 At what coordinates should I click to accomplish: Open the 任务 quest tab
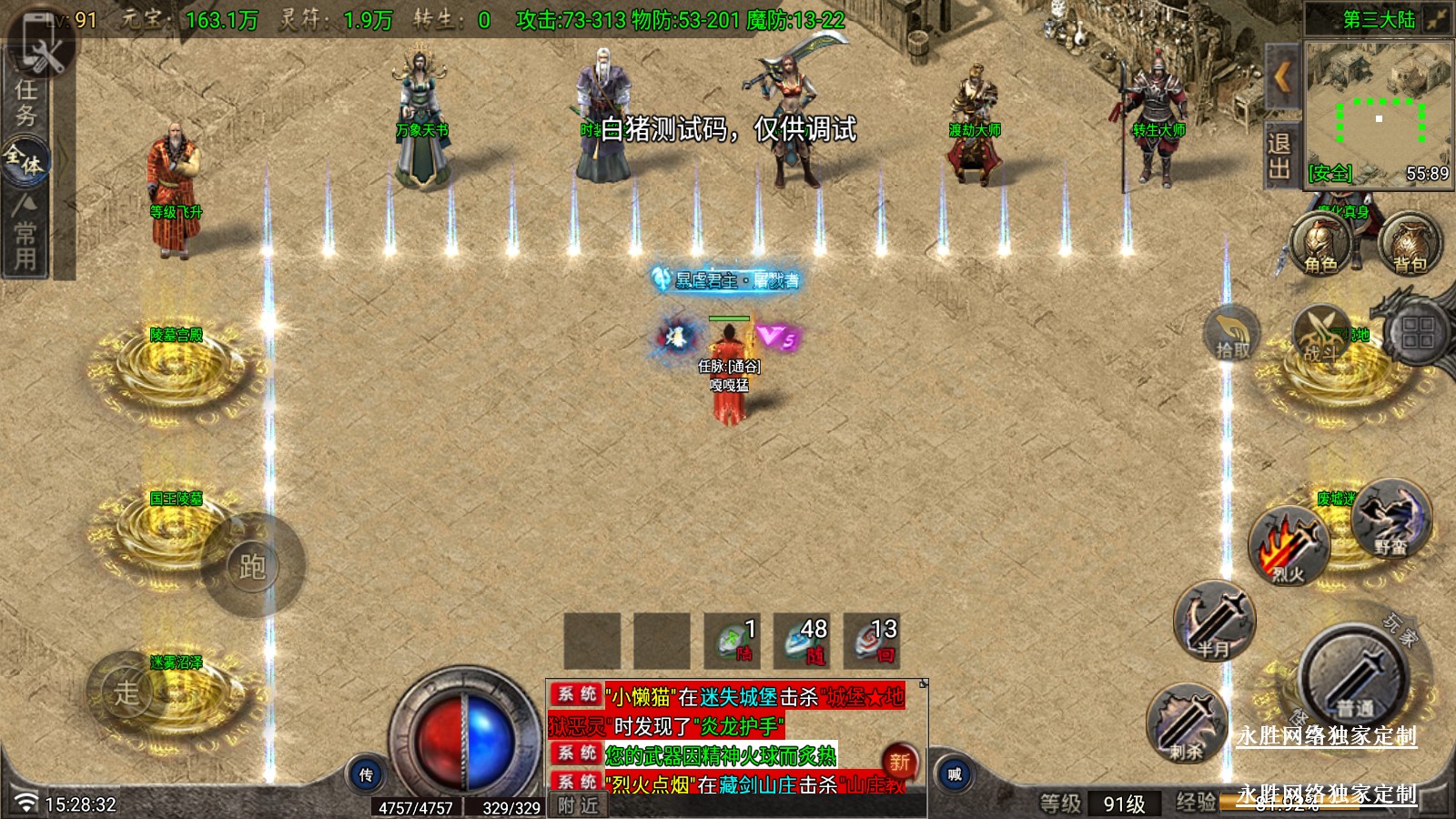point(25,103)
